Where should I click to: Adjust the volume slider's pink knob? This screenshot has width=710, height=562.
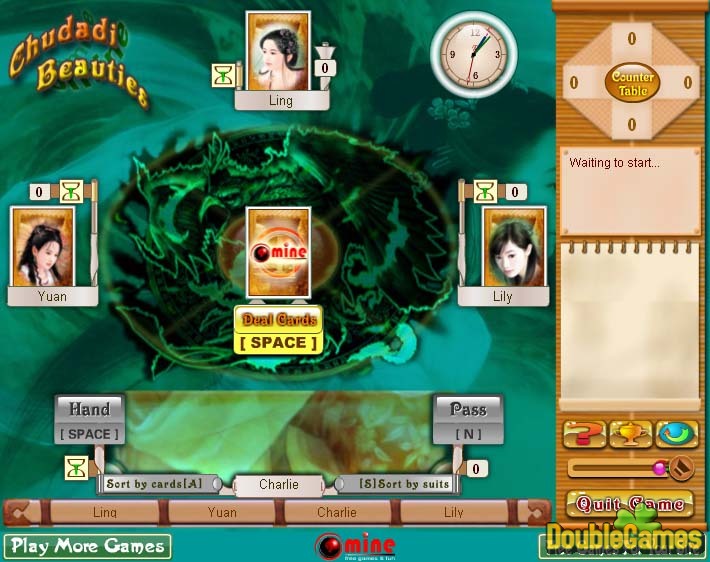tap(660, 467)
